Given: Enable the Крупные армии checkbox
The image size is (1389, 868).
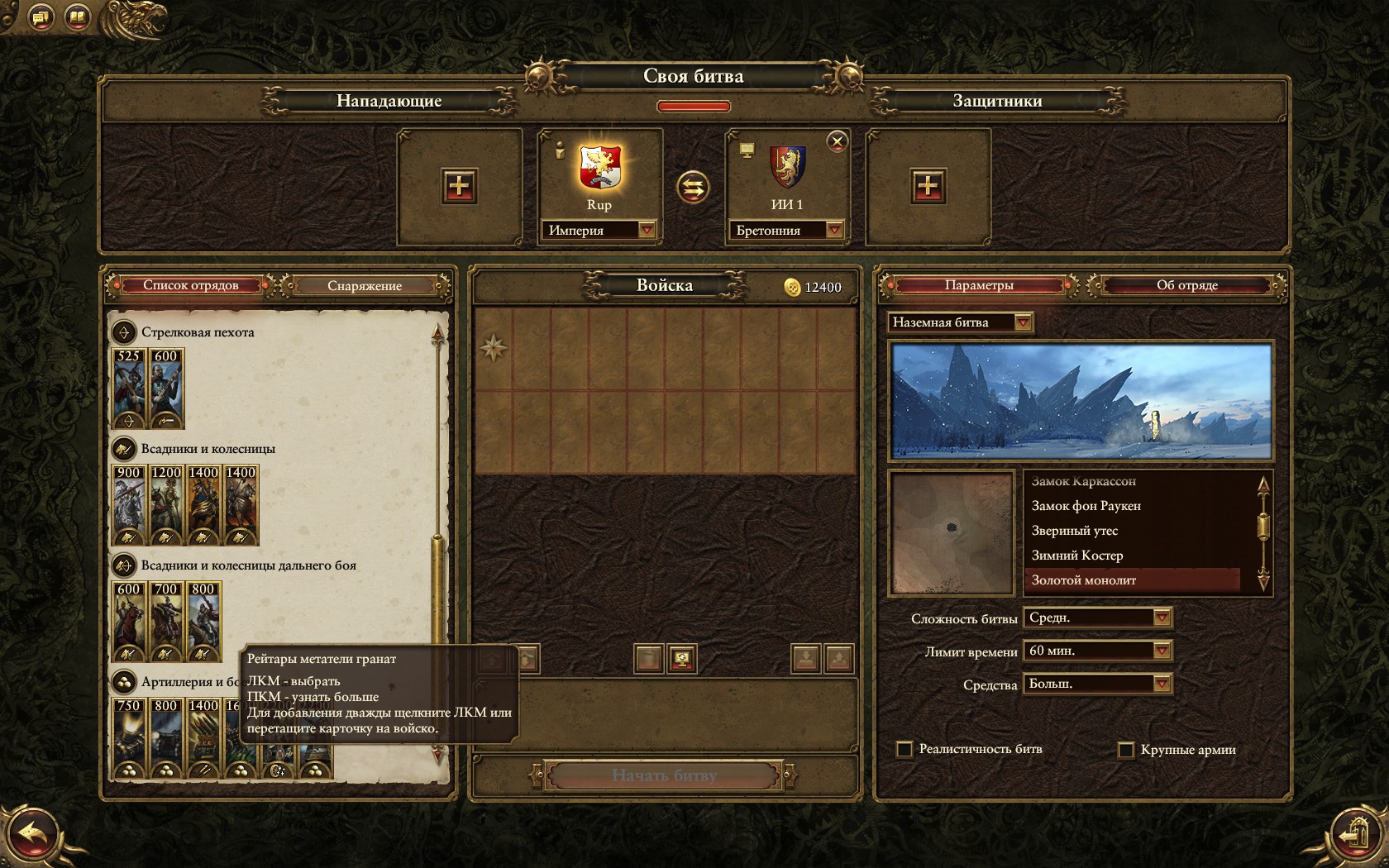Looking at the screenshot, I should (x=1125, y=750).
